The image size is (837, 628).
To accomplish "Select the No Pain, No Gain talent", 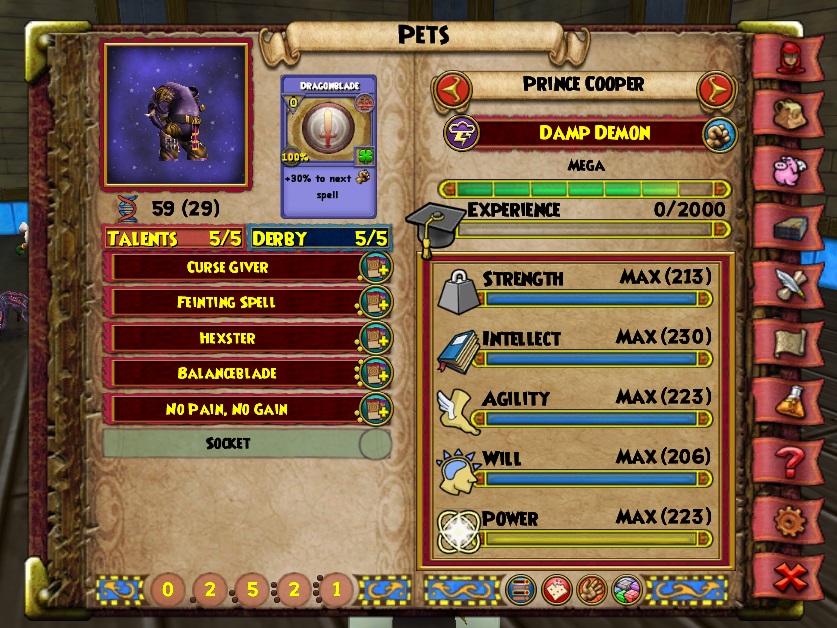I will tap(228, 409).
